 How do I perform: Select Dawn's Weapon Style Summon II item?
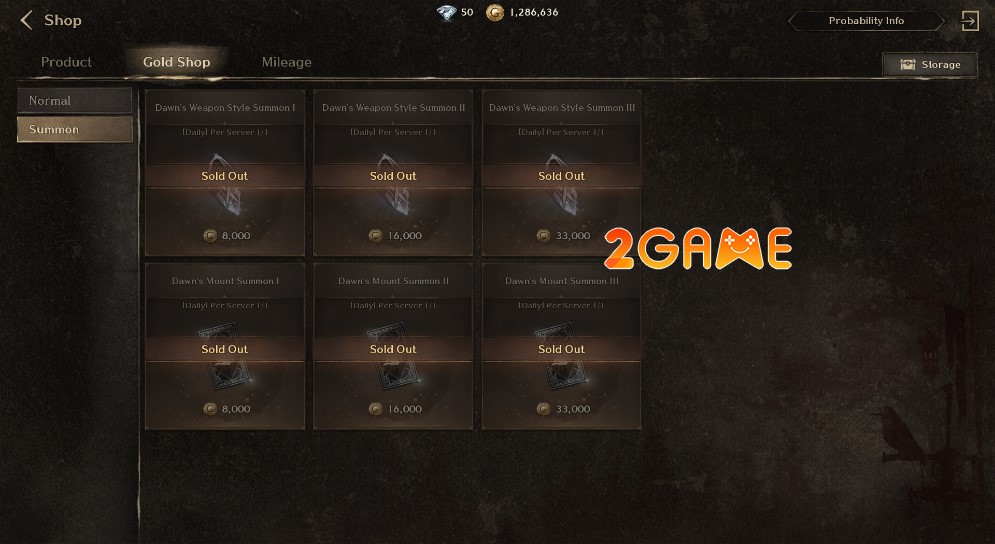click(393, 173)
